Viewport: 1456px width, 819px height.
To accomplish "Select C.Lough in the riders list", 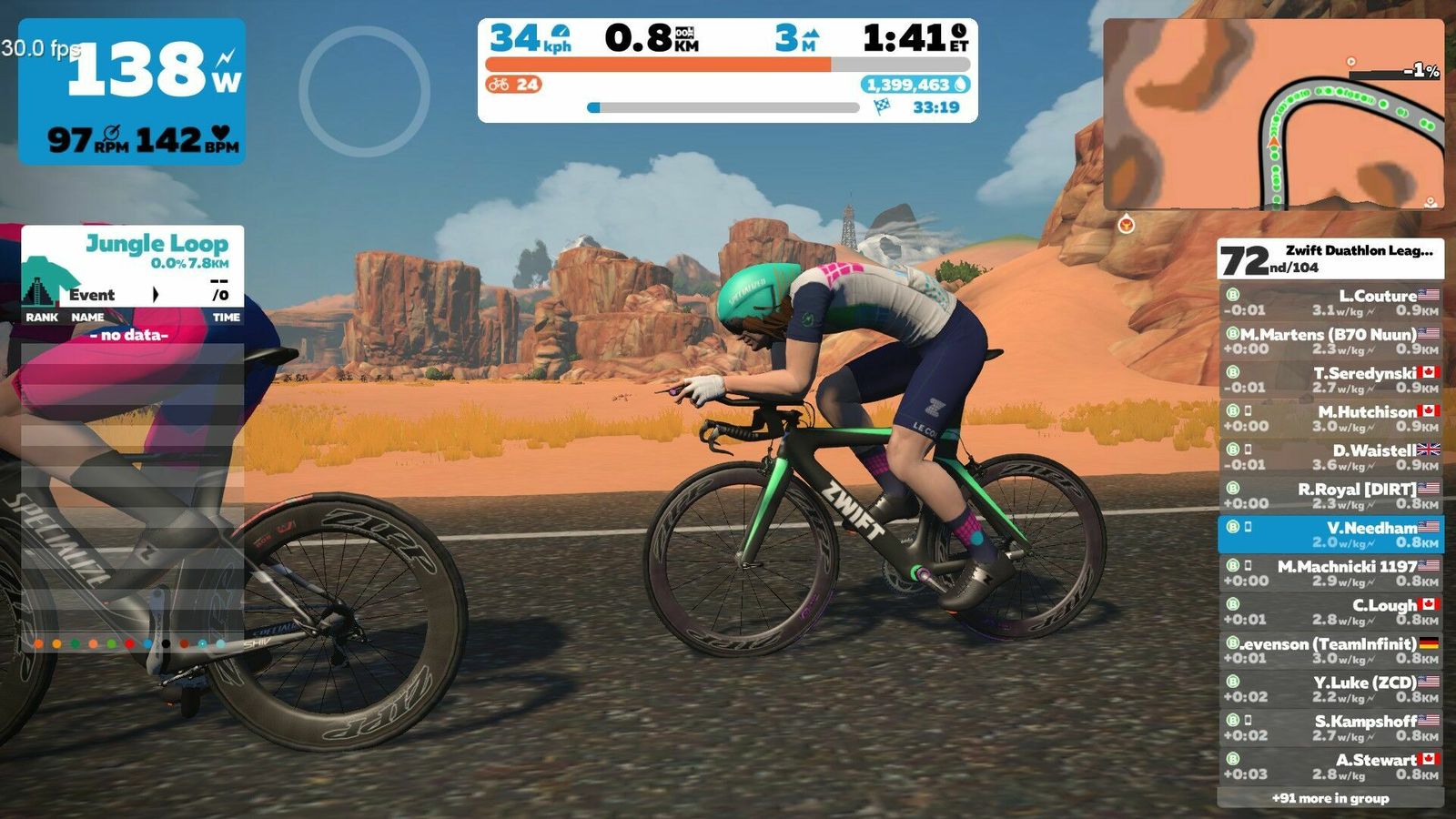I will [x=1330, y=612].
